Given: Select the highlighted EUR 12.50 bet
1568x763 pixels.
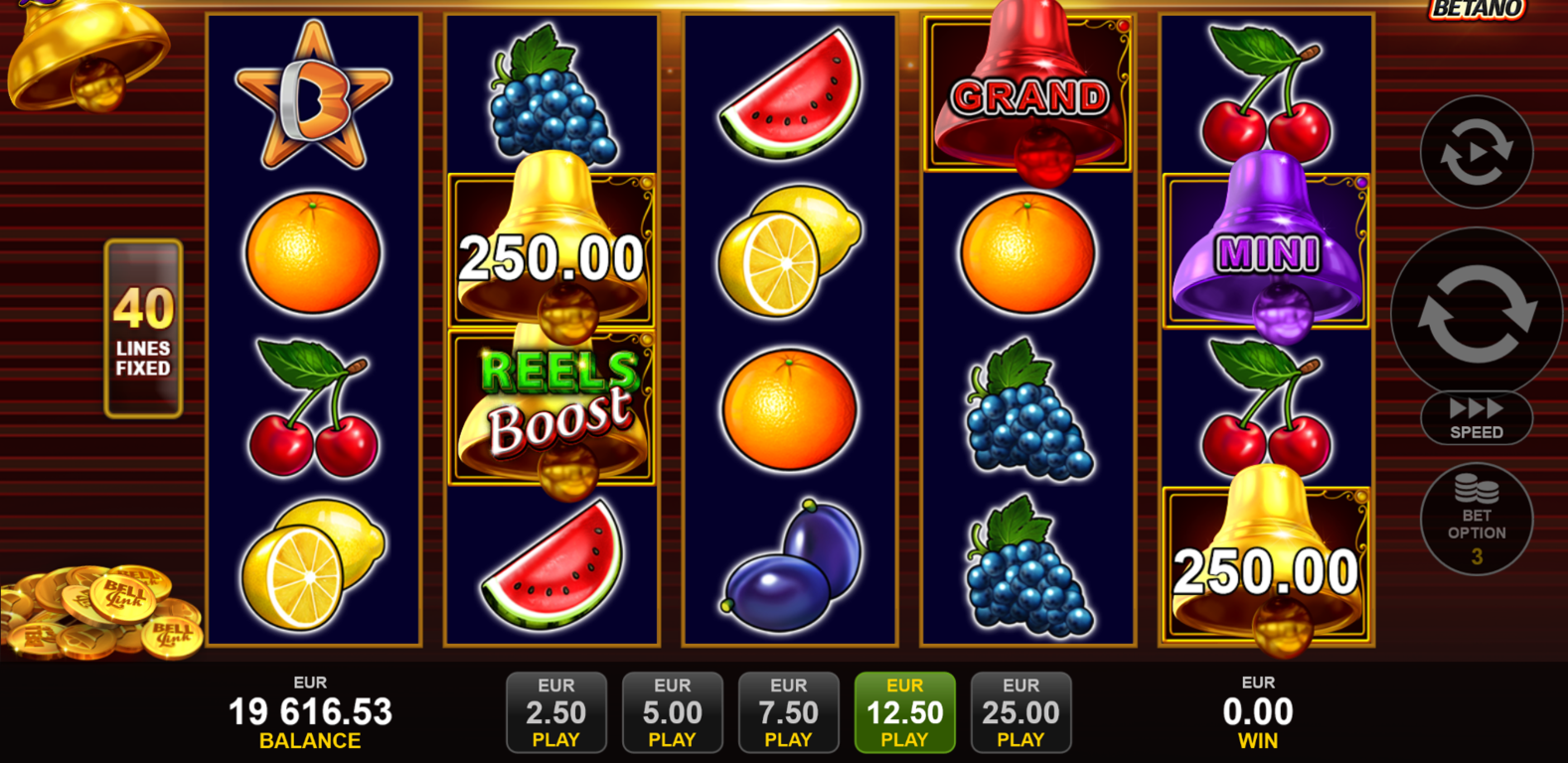Looking at the screenshot, I should coord(904,711).
